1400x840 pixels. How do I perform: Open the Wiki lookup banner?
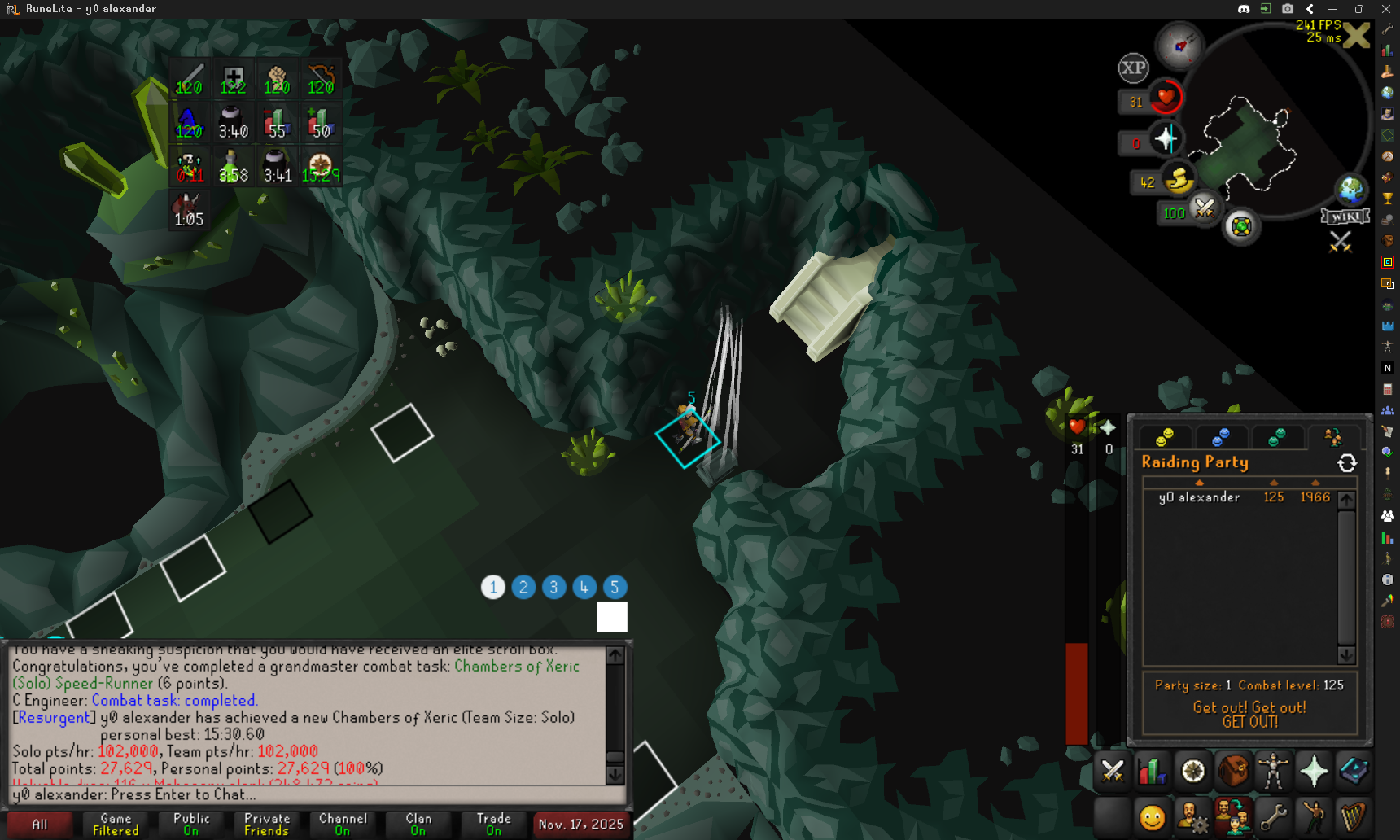pos(1345,217)
